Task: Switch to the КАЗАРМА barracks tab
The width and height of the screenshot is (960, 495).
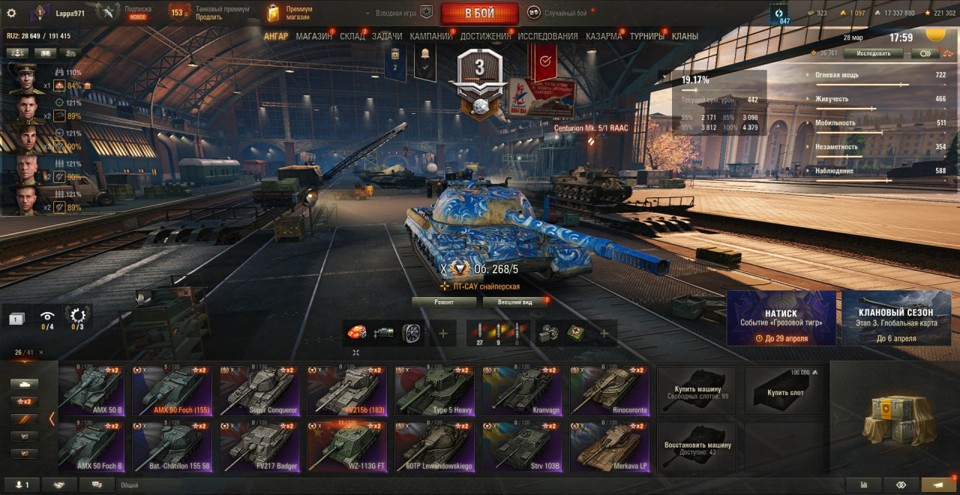Action: pos(604,36)
